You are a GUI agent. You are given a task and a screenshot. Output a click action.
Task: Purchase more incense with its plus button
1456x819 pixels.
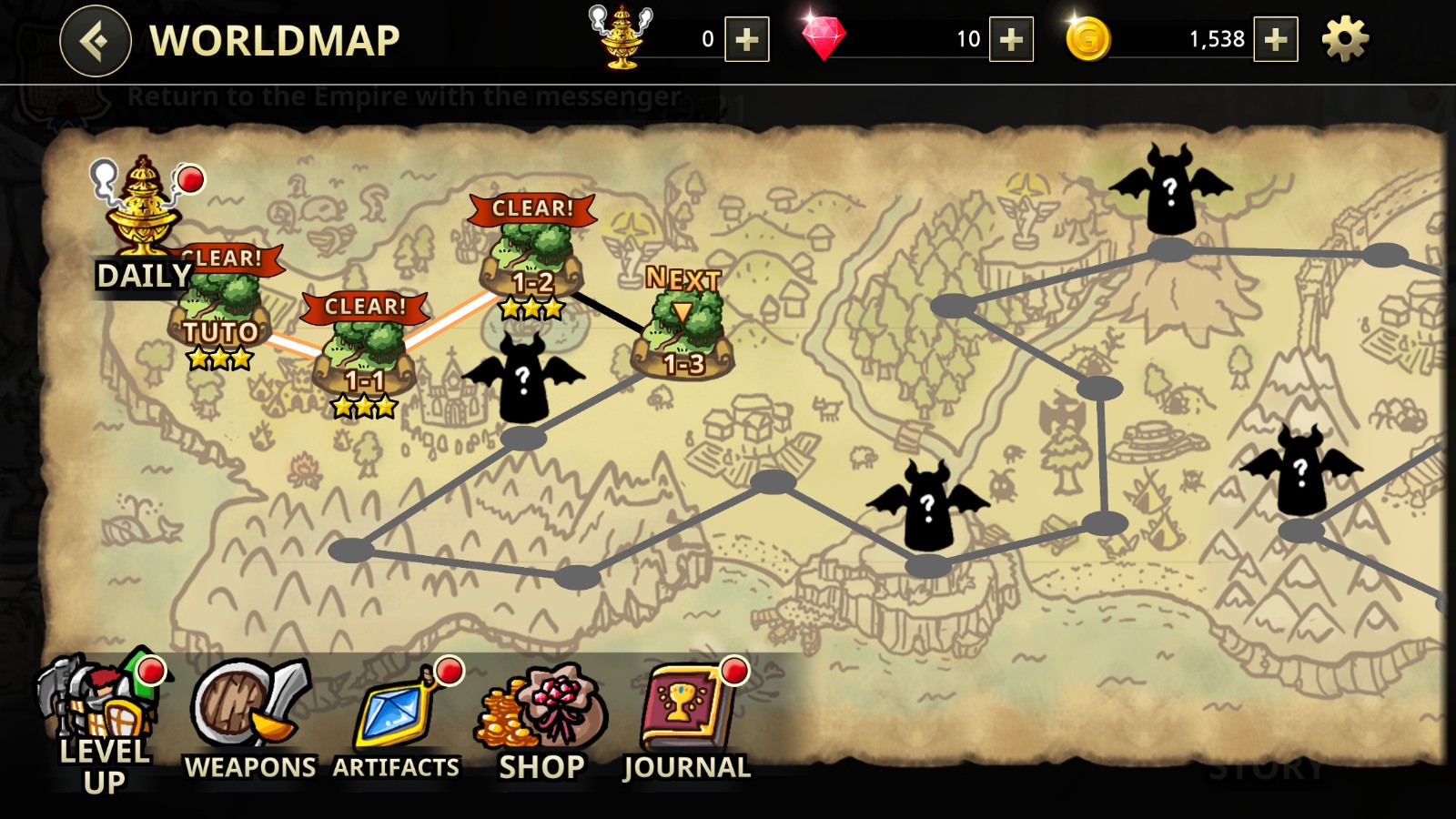point(746,39)
